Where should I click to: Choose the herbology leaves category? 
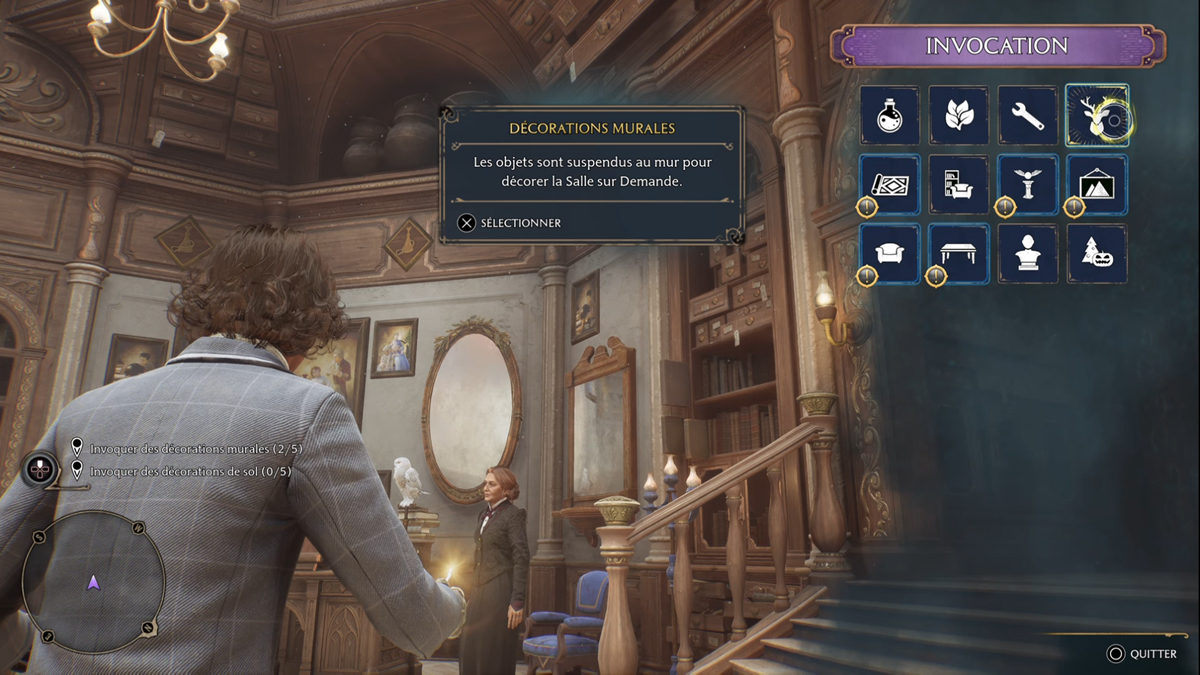coord(958,115)
